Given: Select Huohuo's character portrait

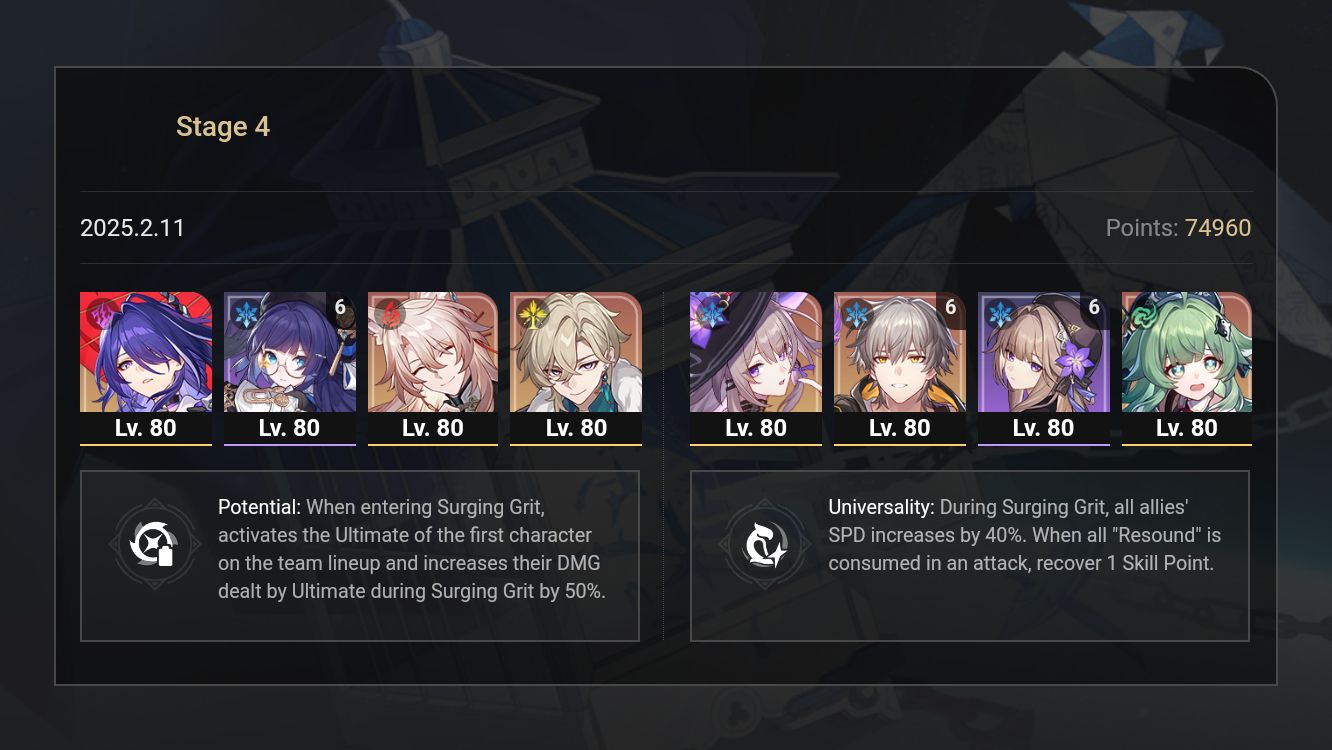Looking at the screenshot, I should 1187,352.
